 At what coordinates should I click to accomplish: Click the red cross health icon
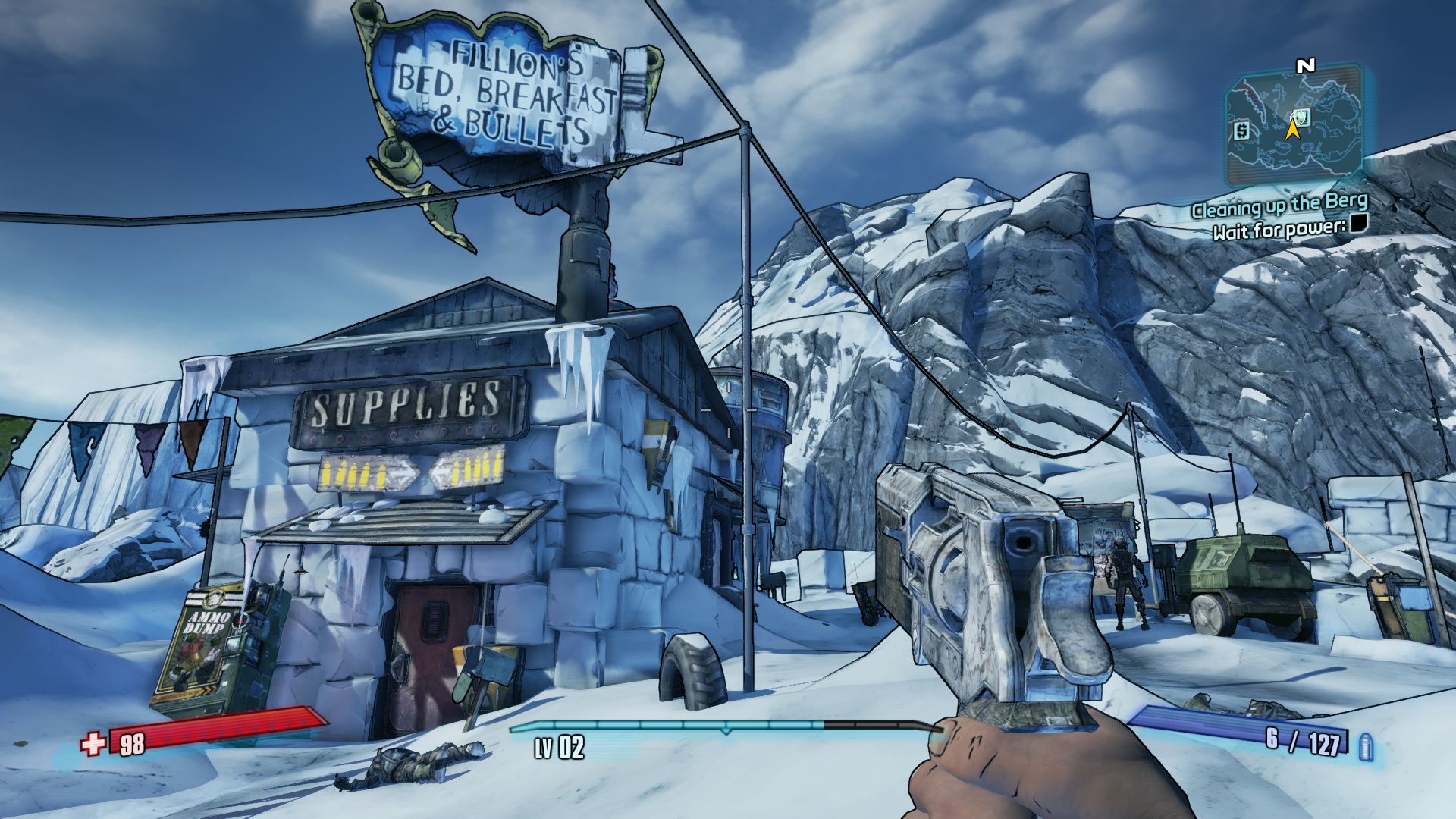(x=93, y=744)
